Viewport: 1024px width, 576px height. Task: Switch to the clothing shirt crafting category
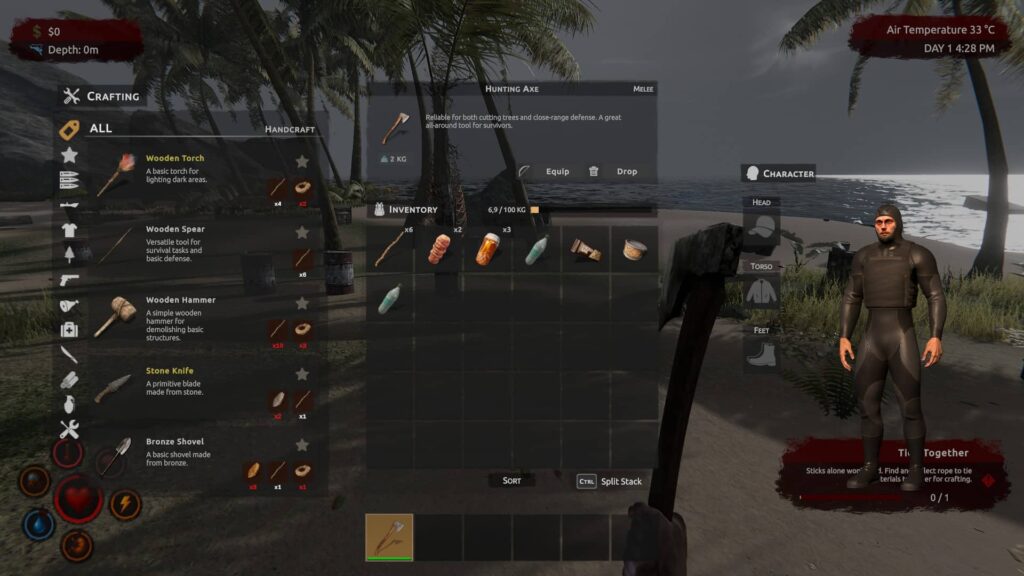coord(69,230)
